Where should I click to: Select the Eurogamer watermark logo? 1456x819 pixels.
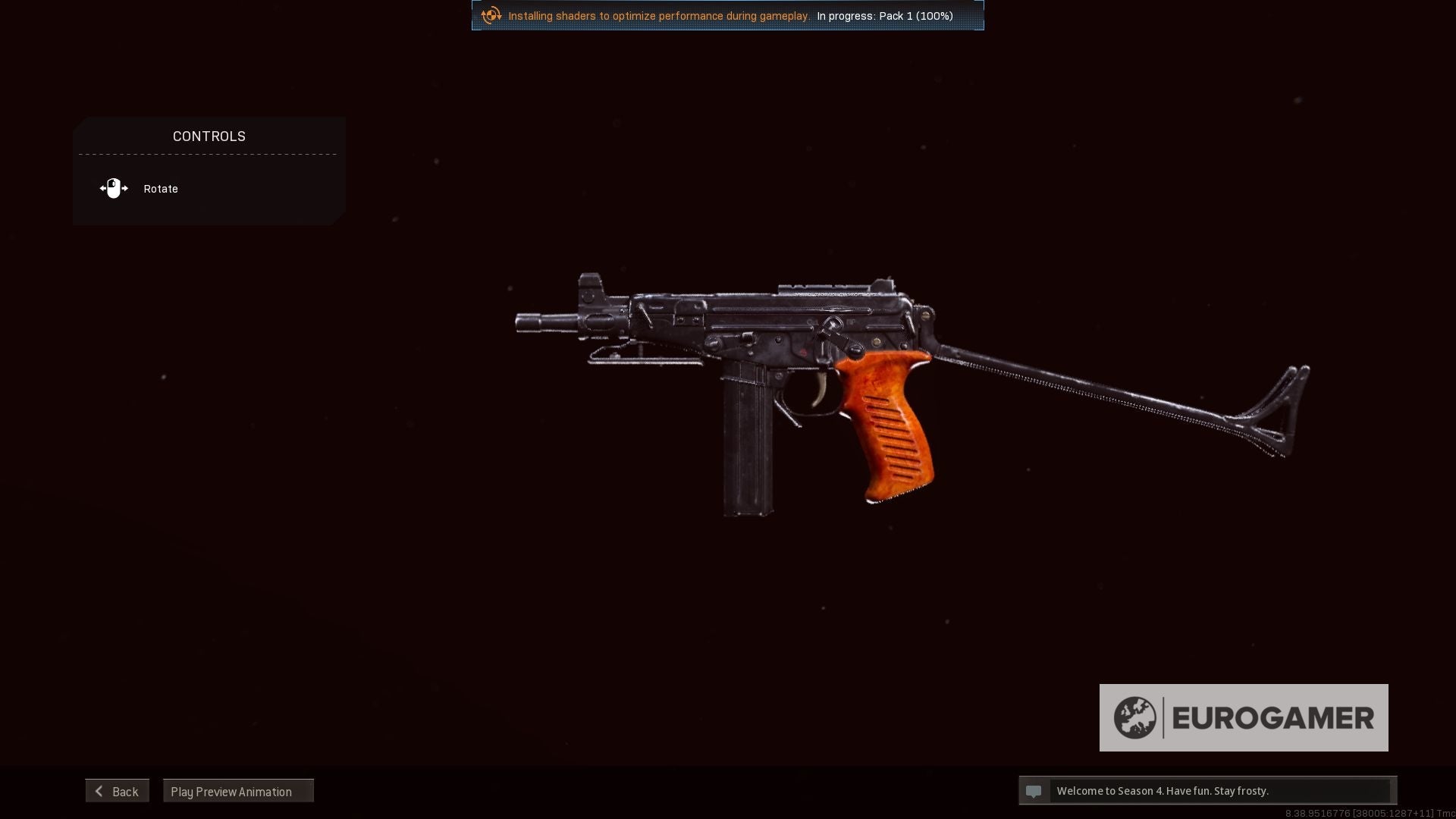pyautogui.click(x=1244, y=717)
